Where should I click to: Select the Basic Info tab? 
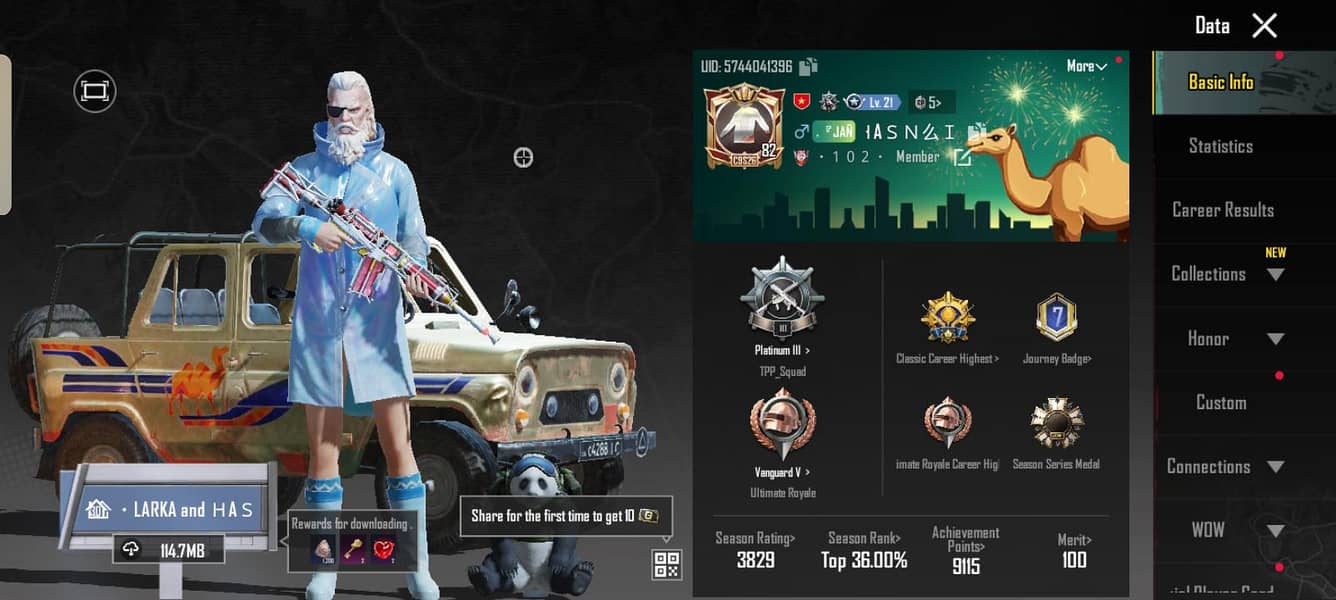click(1220, 82)
